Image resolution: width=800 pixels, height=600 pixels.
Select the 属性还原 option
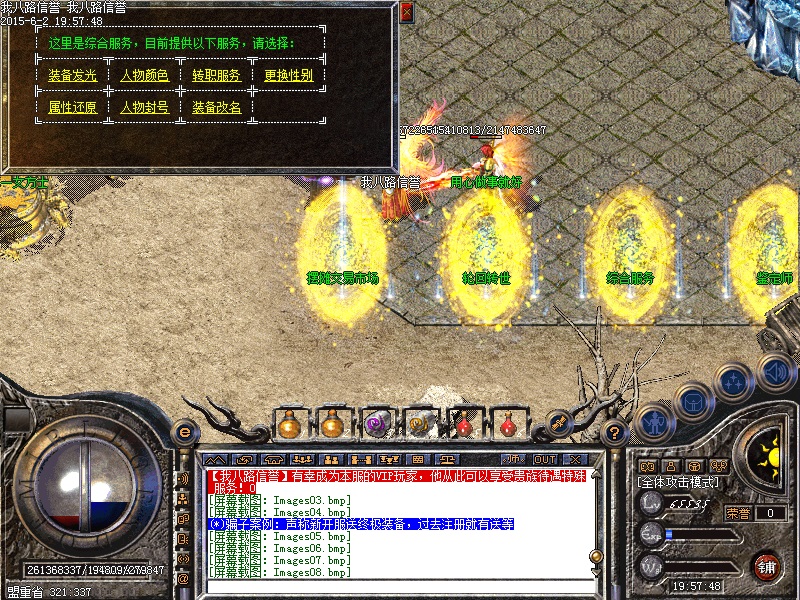(x=73, y=108)
